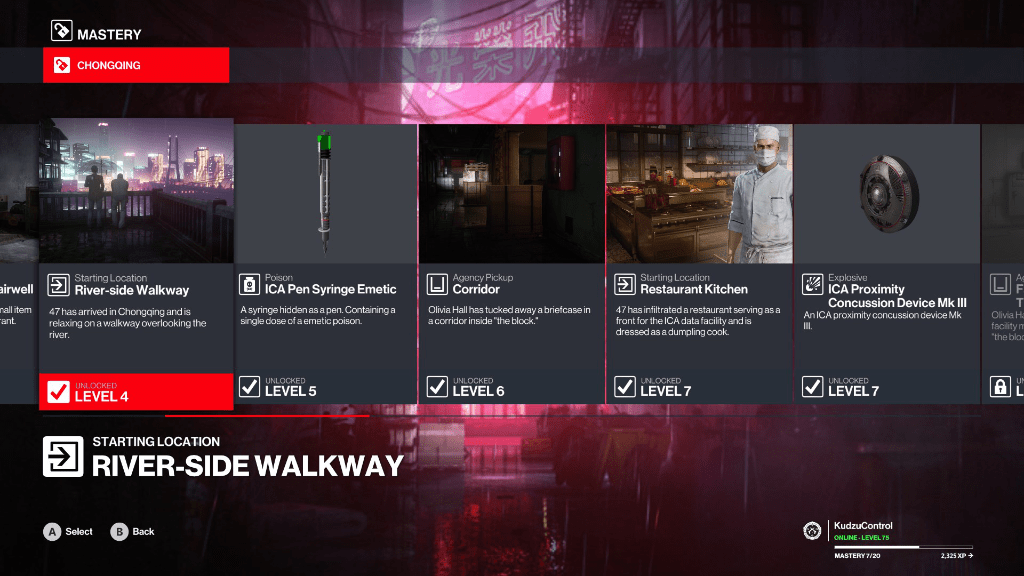Viewport: 1024px width, 576px height.
Task: Select ICA Proximity Concussion Device Mk III card
Action: pyautogui.click(x=887, y=264)
